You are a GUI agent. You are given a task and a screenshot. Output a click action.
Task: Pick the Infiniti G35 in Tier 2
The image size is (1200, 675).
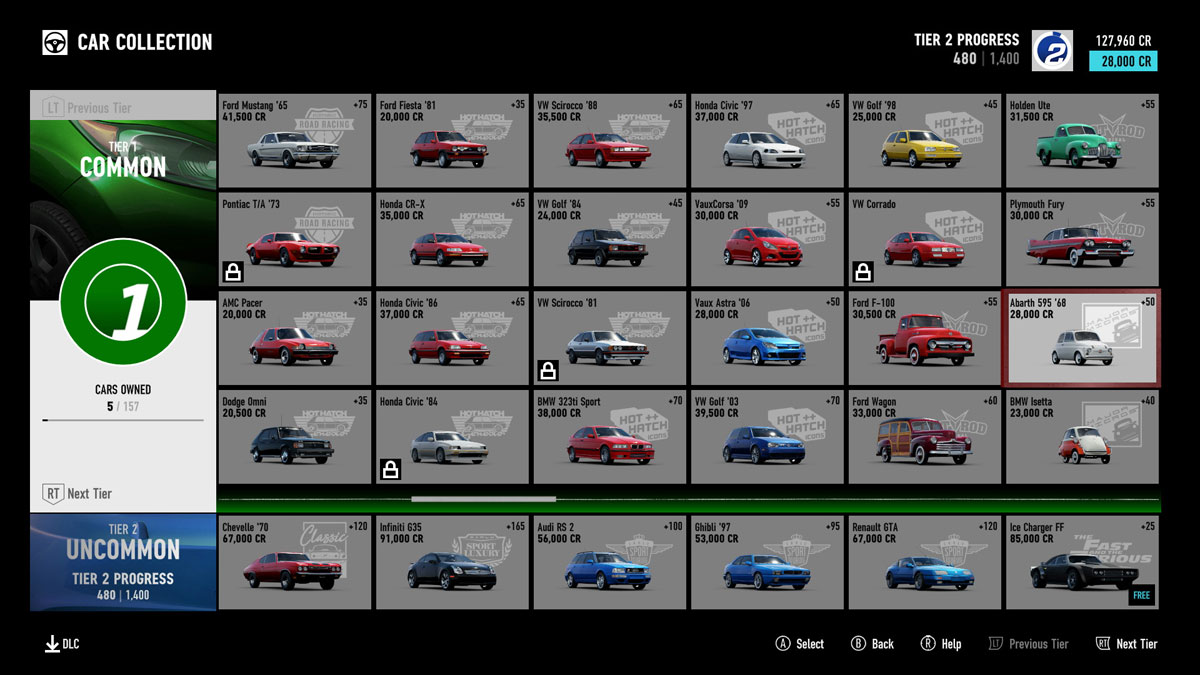coord(452,563)
